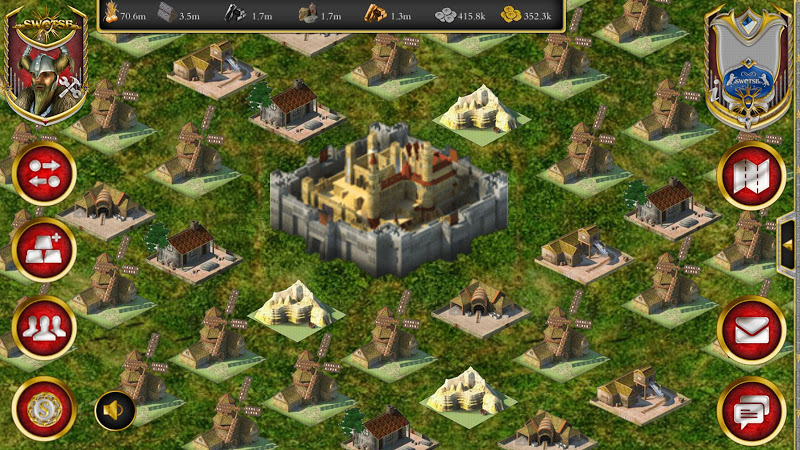Viewport: 800px width, 450px height.
Task: Open the world map button
Action: click(x=751, y=176)
